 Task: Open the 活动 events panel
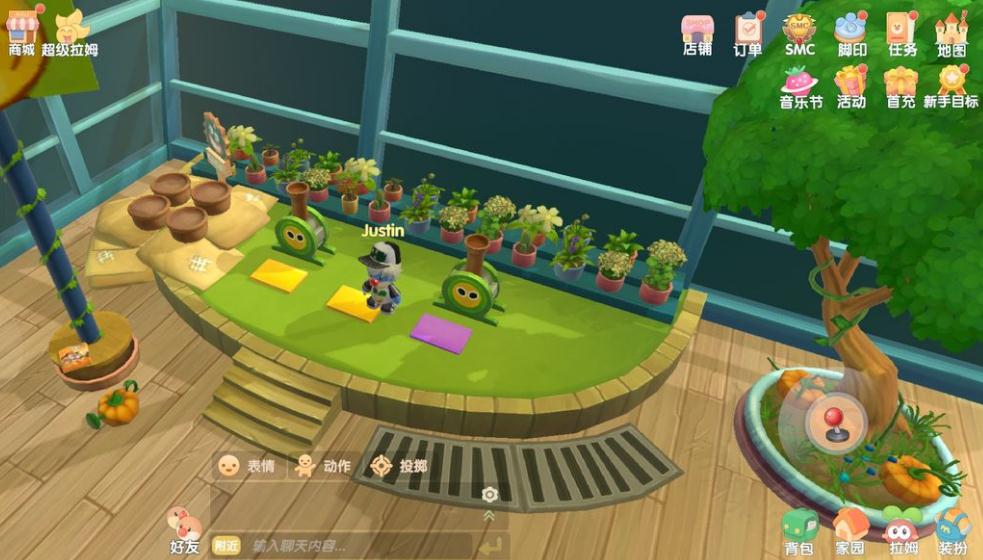click(851, 85)
